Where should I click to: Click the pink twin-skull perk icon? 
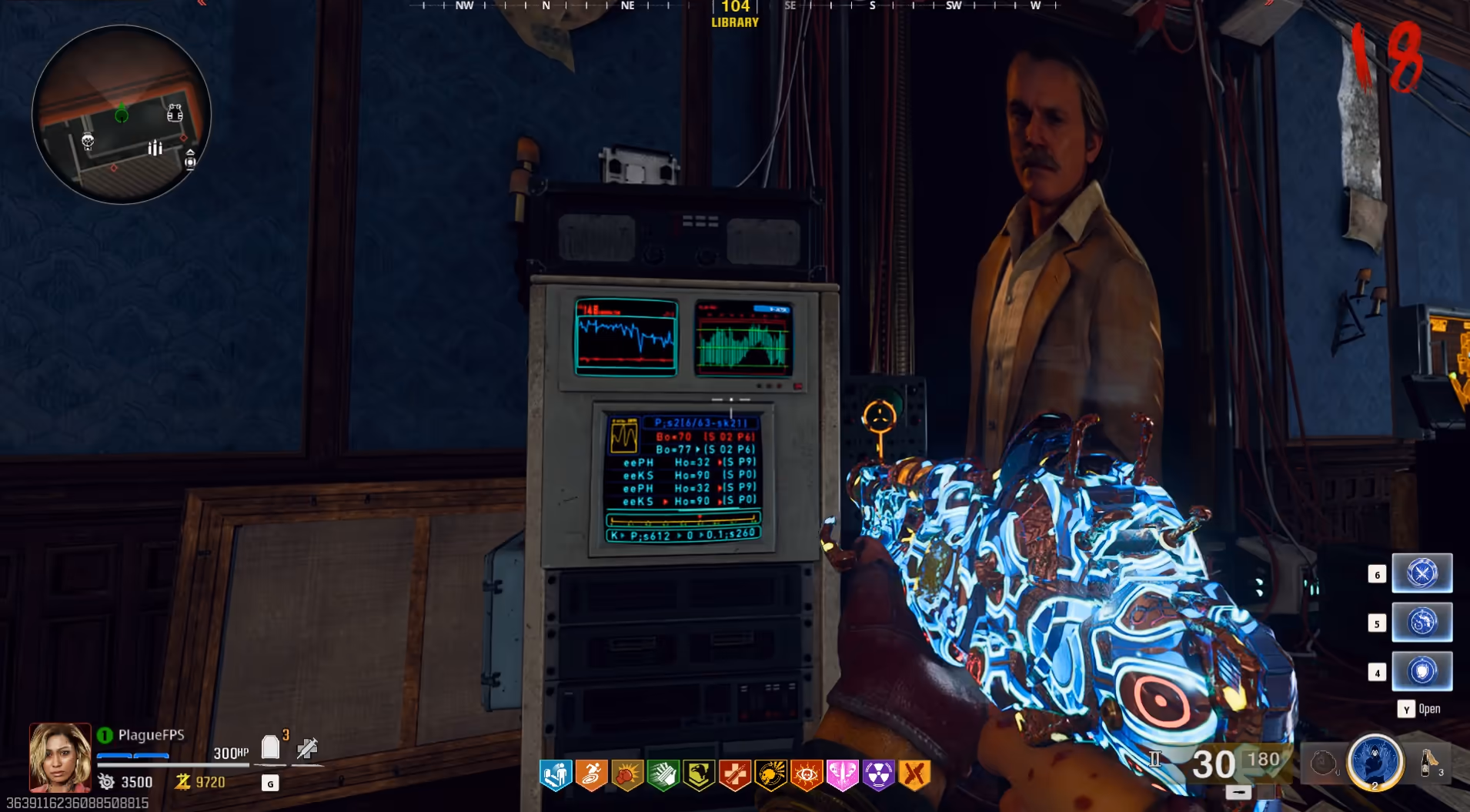click(x=842, y=775)
